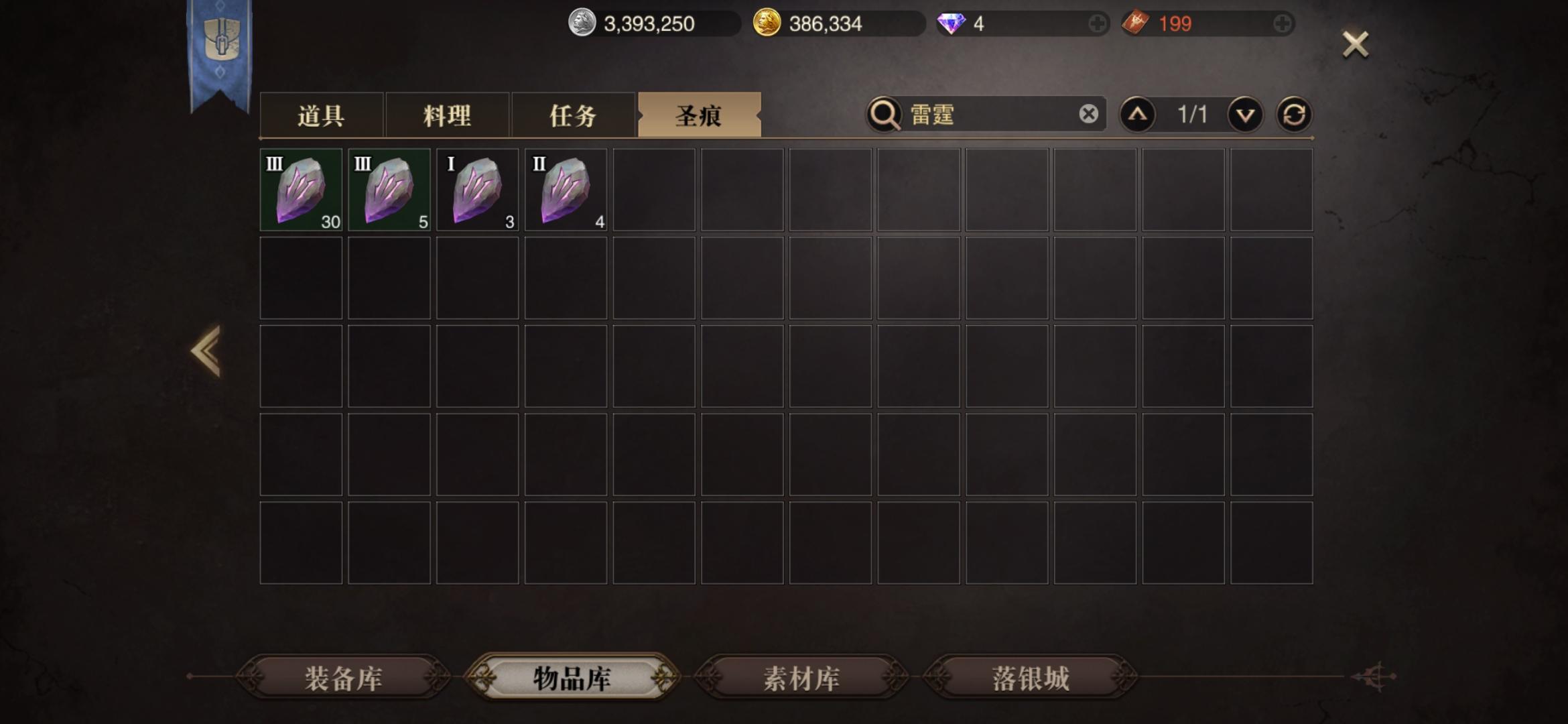The image size is (1568, 724).
Task: Open the silver coin currency display
Action: [x=585, y=22]
